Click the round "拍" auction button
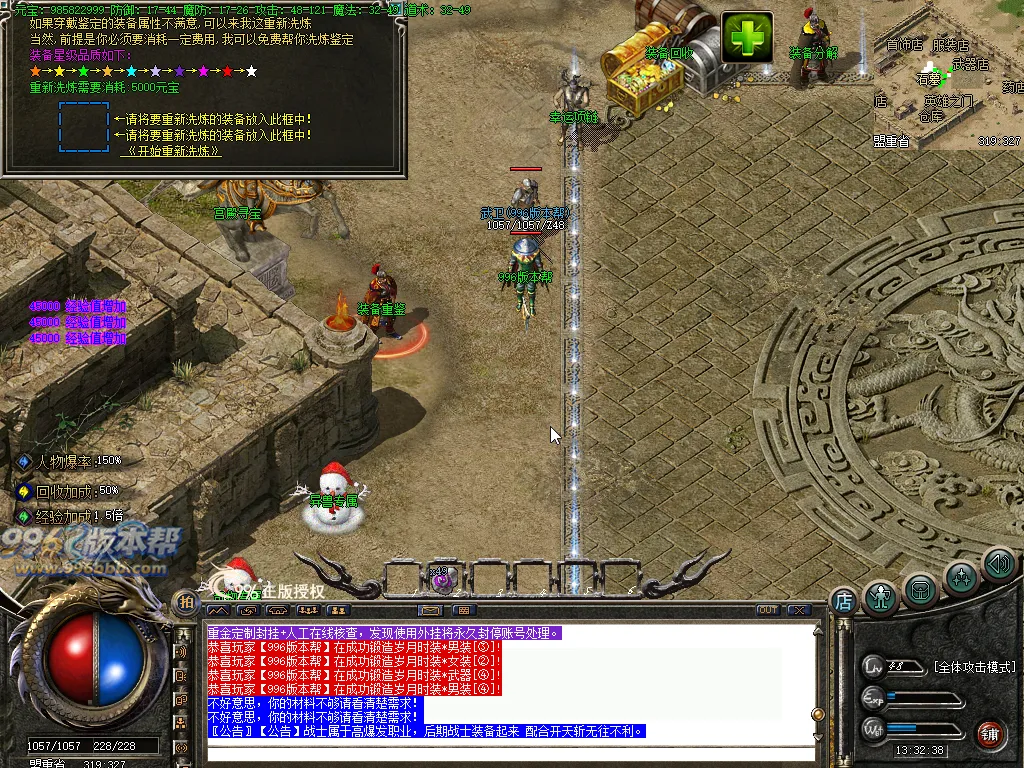 click(186, 601)
